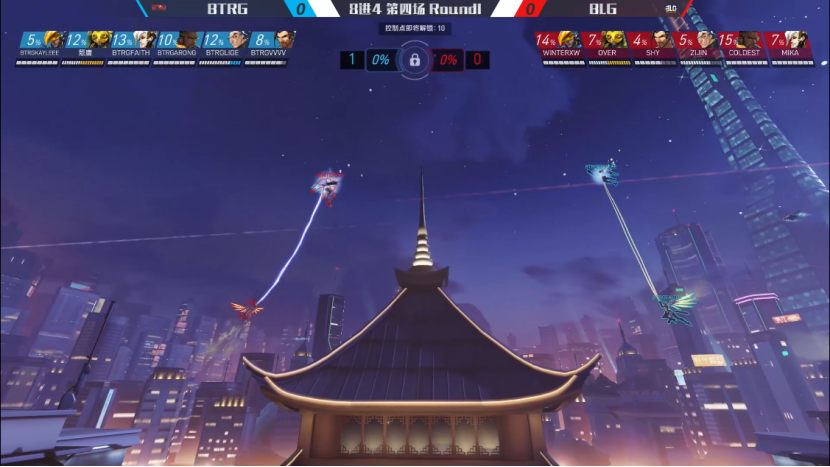Select OVER's Zenyatta player card
Image resolution: width=830 pixels, height=467 pixels.
click(x=608, y=47)
